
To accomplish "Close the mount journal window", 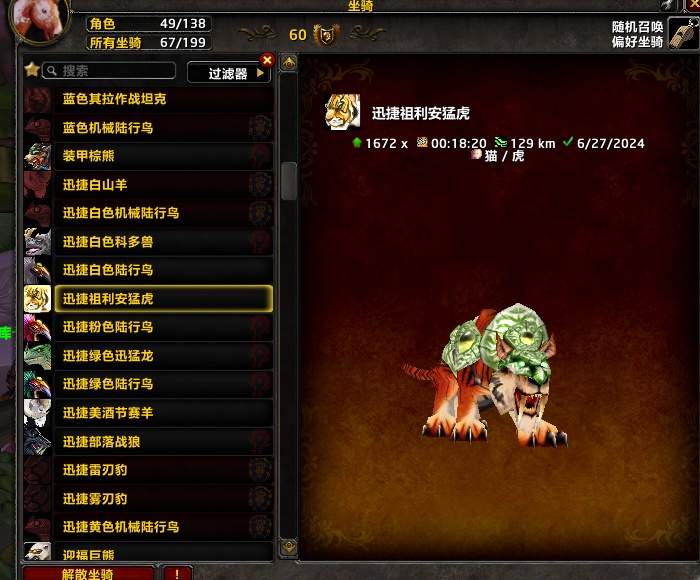I will coord(692,5).
